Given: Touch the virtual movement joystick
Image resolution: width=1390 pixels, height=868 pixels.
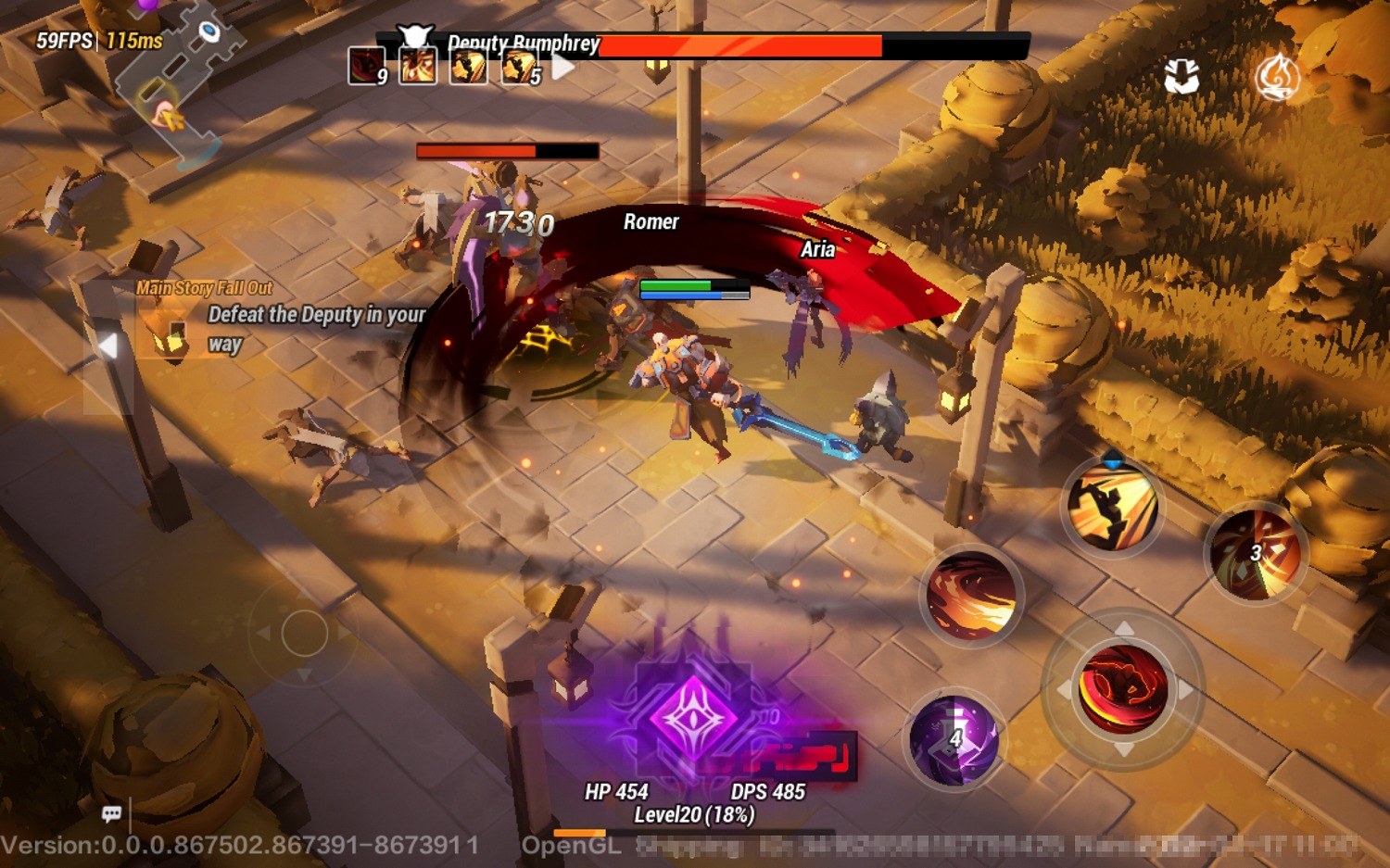Looking at the screenshot, I should tap(304, 634).
